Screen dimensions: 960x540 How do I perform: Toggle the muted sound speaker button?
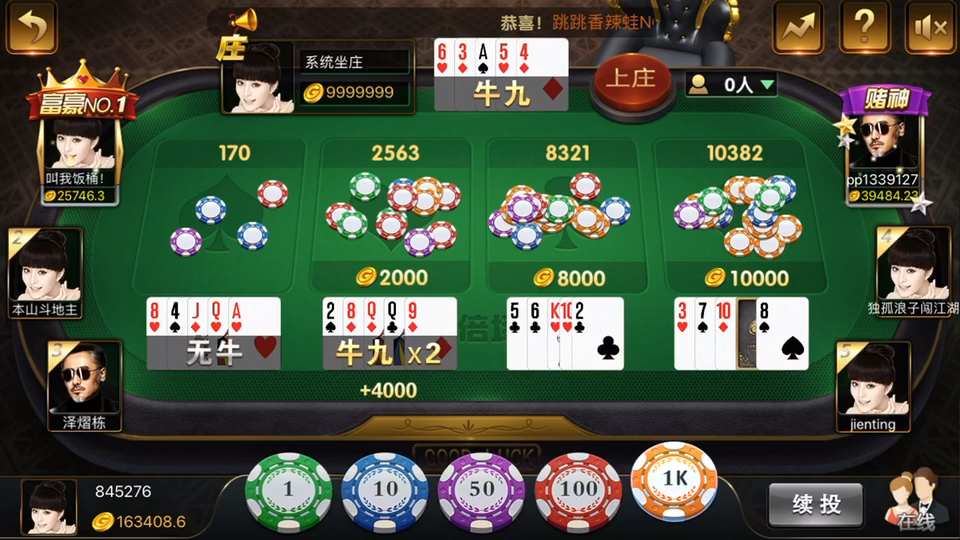click(x=930, y=27)
